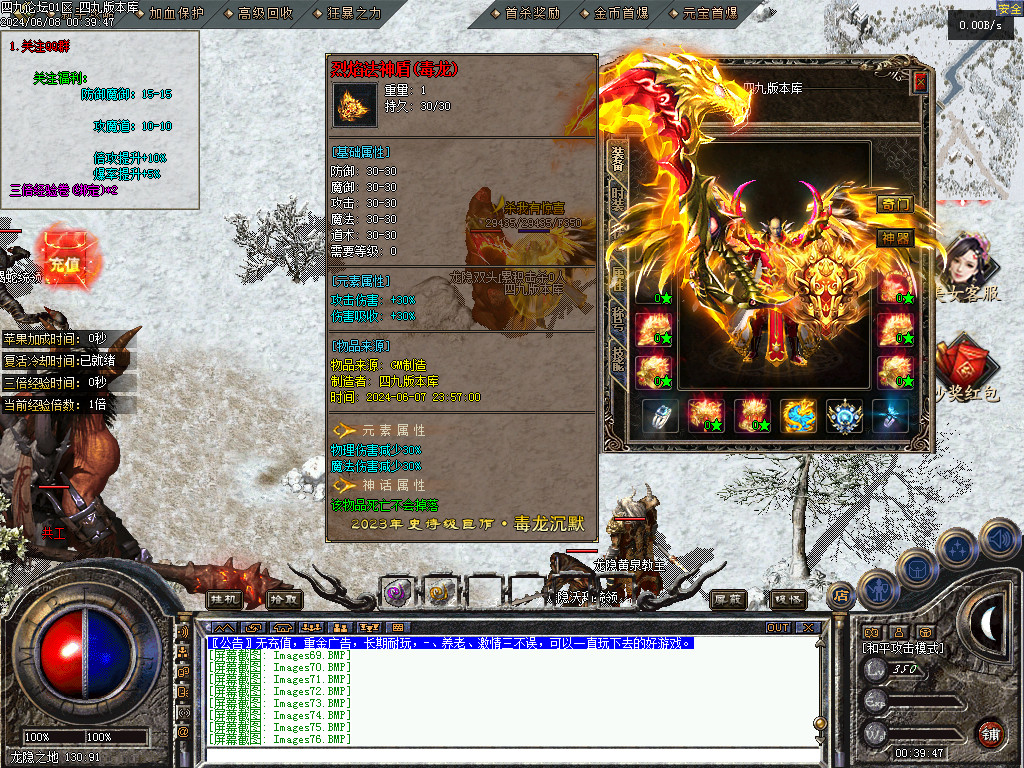Viewport: 1024px width, 768px height.
Task: Open the 元宝首爆 top menu
Action: (x=709, y=13)
